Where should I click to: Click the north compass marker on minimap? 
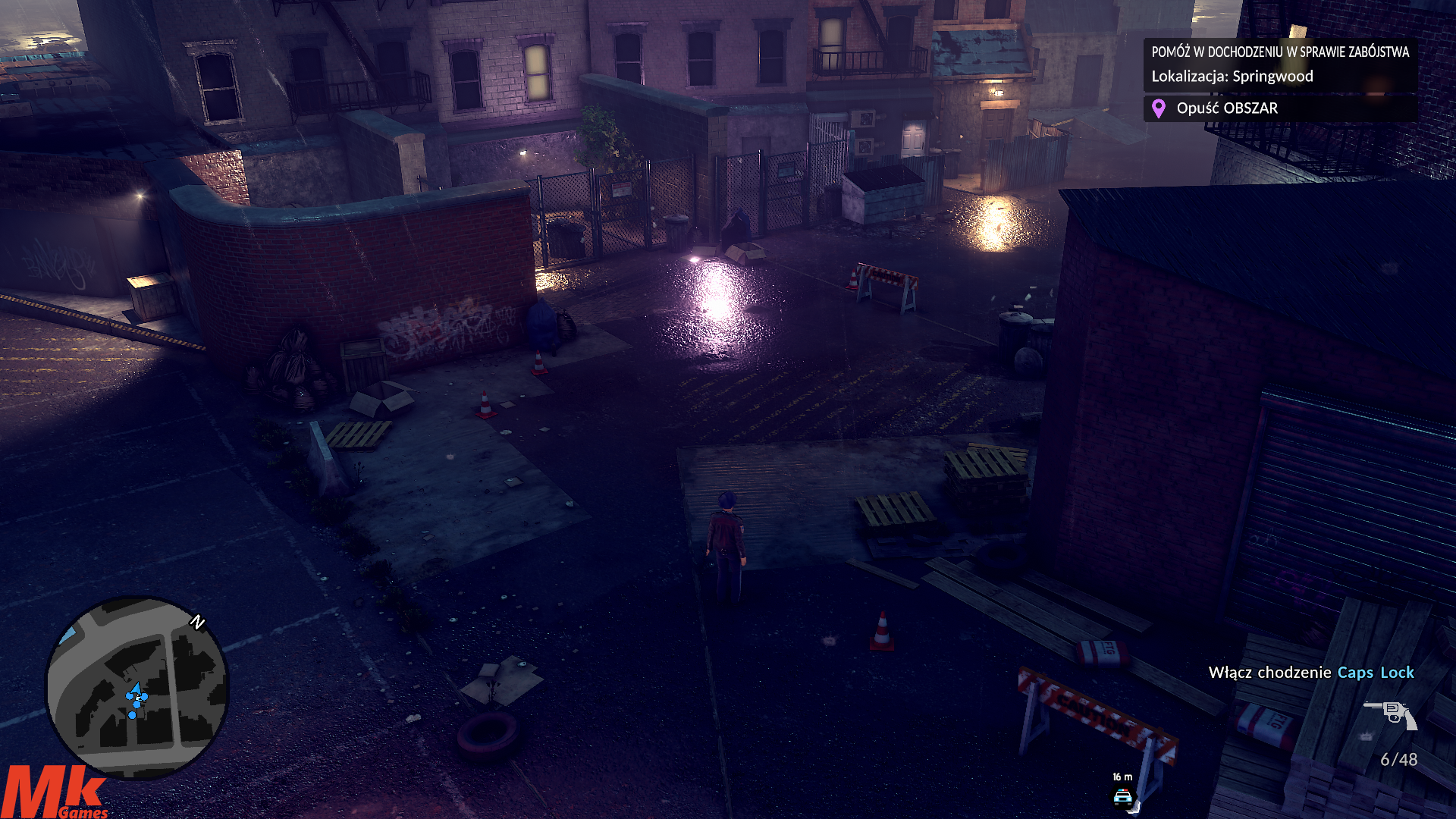pos(198,623)
